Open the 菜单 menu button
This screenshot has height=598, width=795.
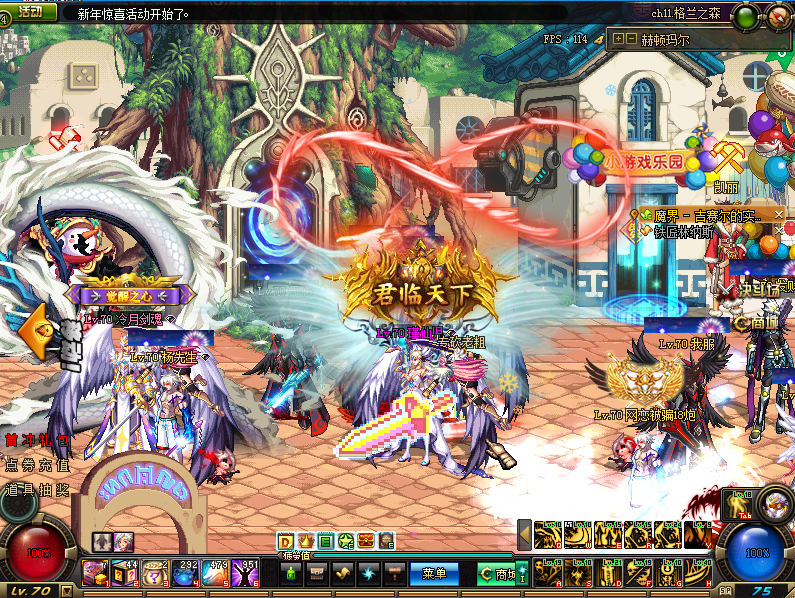pyautogui.click(x=434, y=574)
